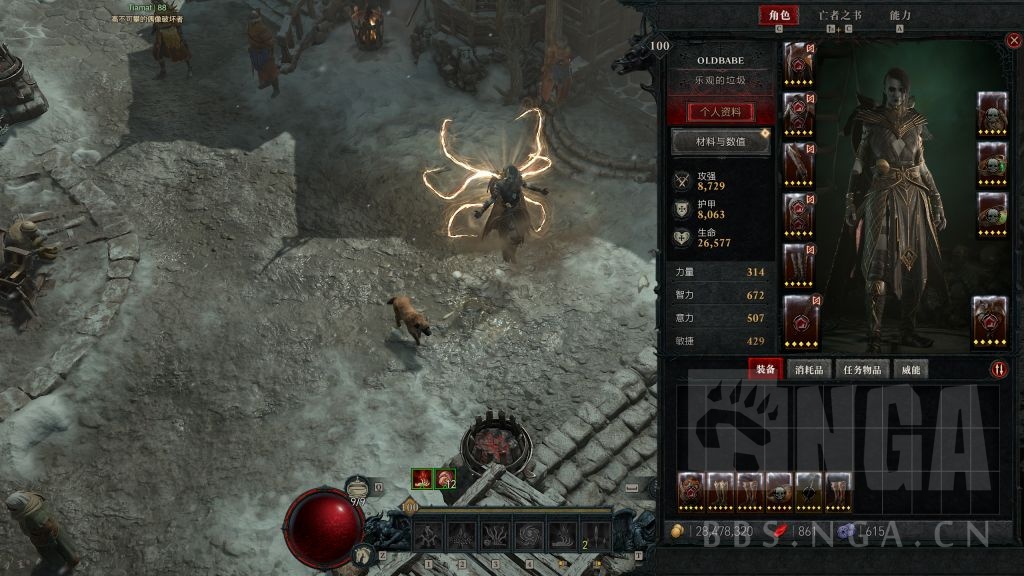
Task: Click the inventory sort arrows button
Action: point(999,369)
